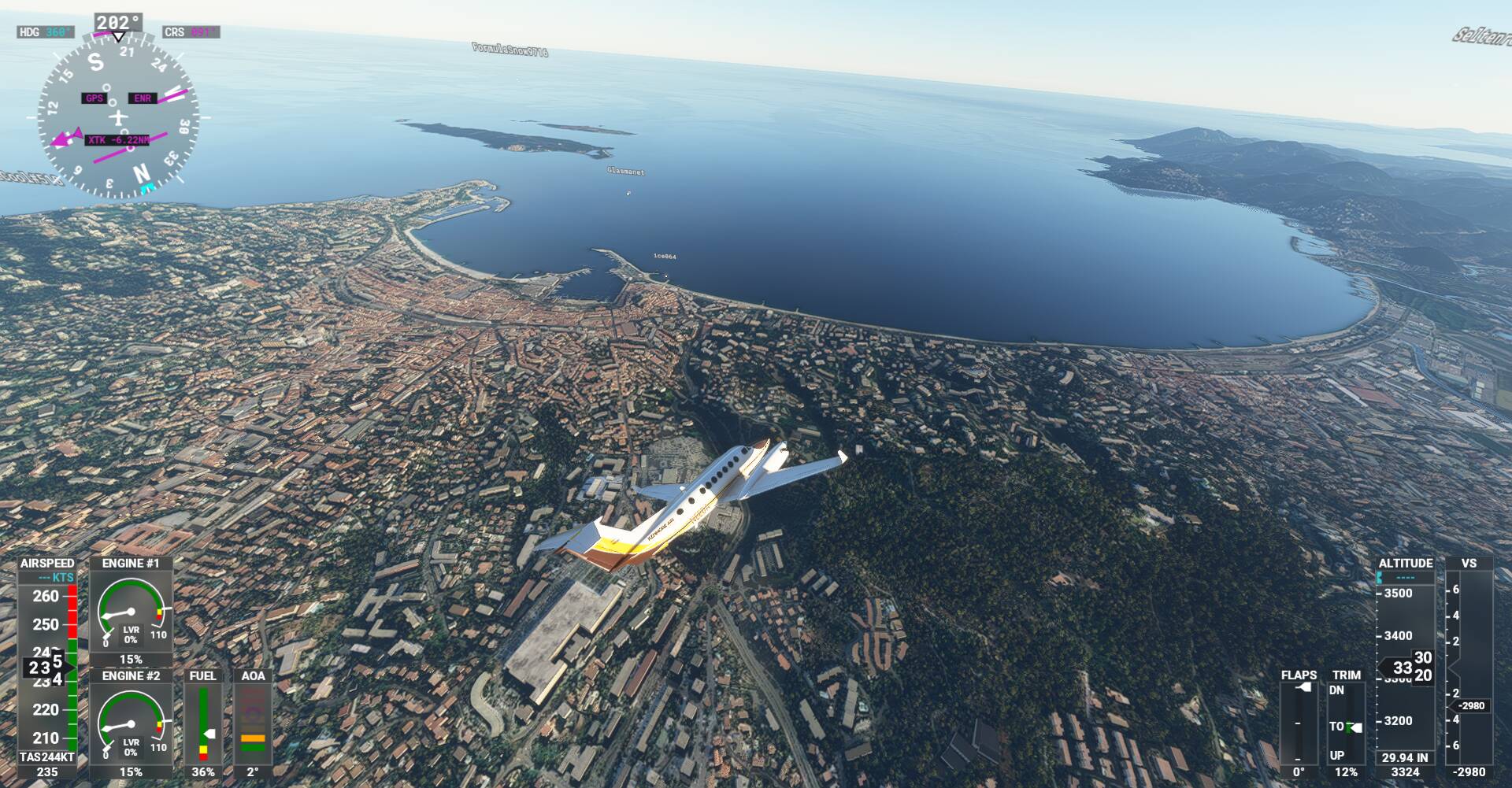
Task: Click the TRIM indicator gauge
Action: pyautogui.click(x=1346, y=724)
